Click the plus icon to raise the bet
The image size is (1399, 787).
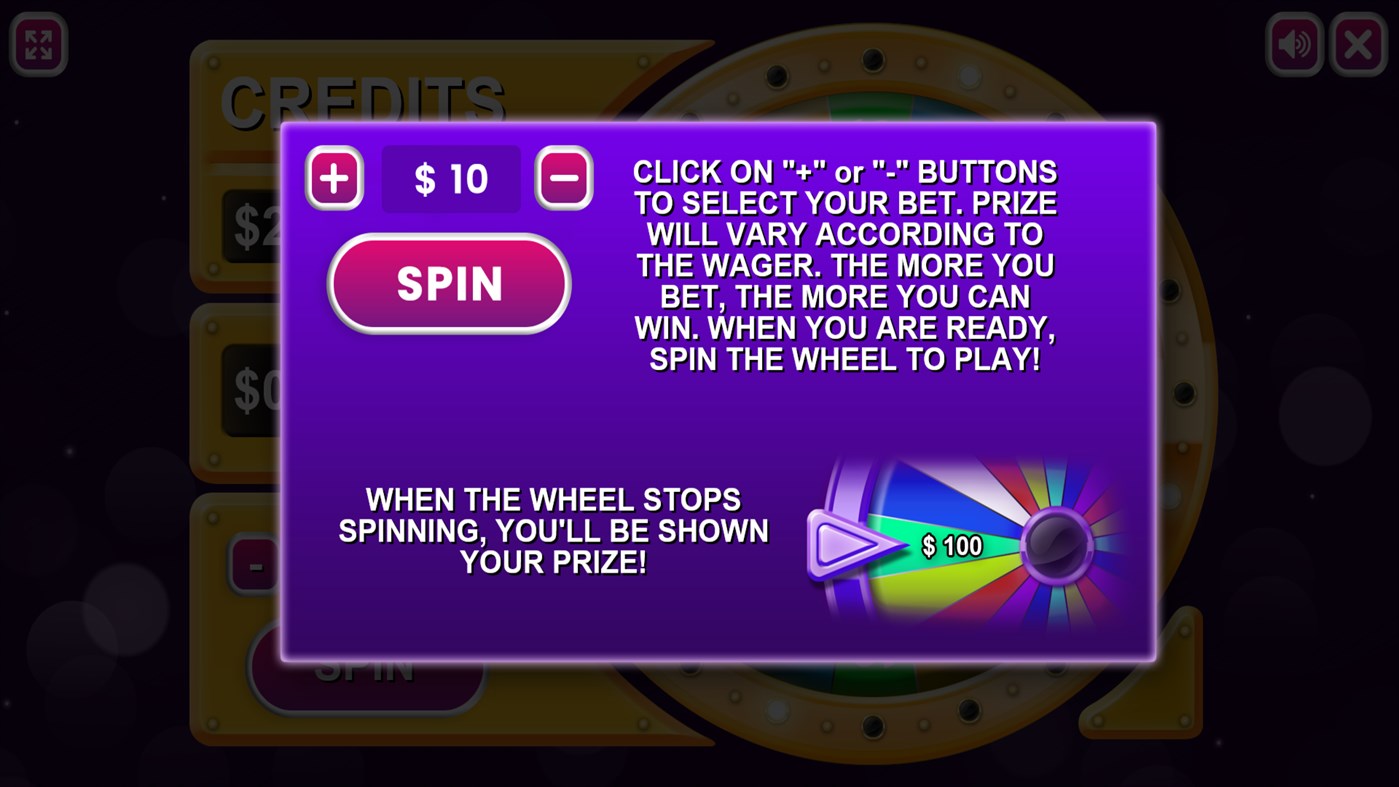333,178
